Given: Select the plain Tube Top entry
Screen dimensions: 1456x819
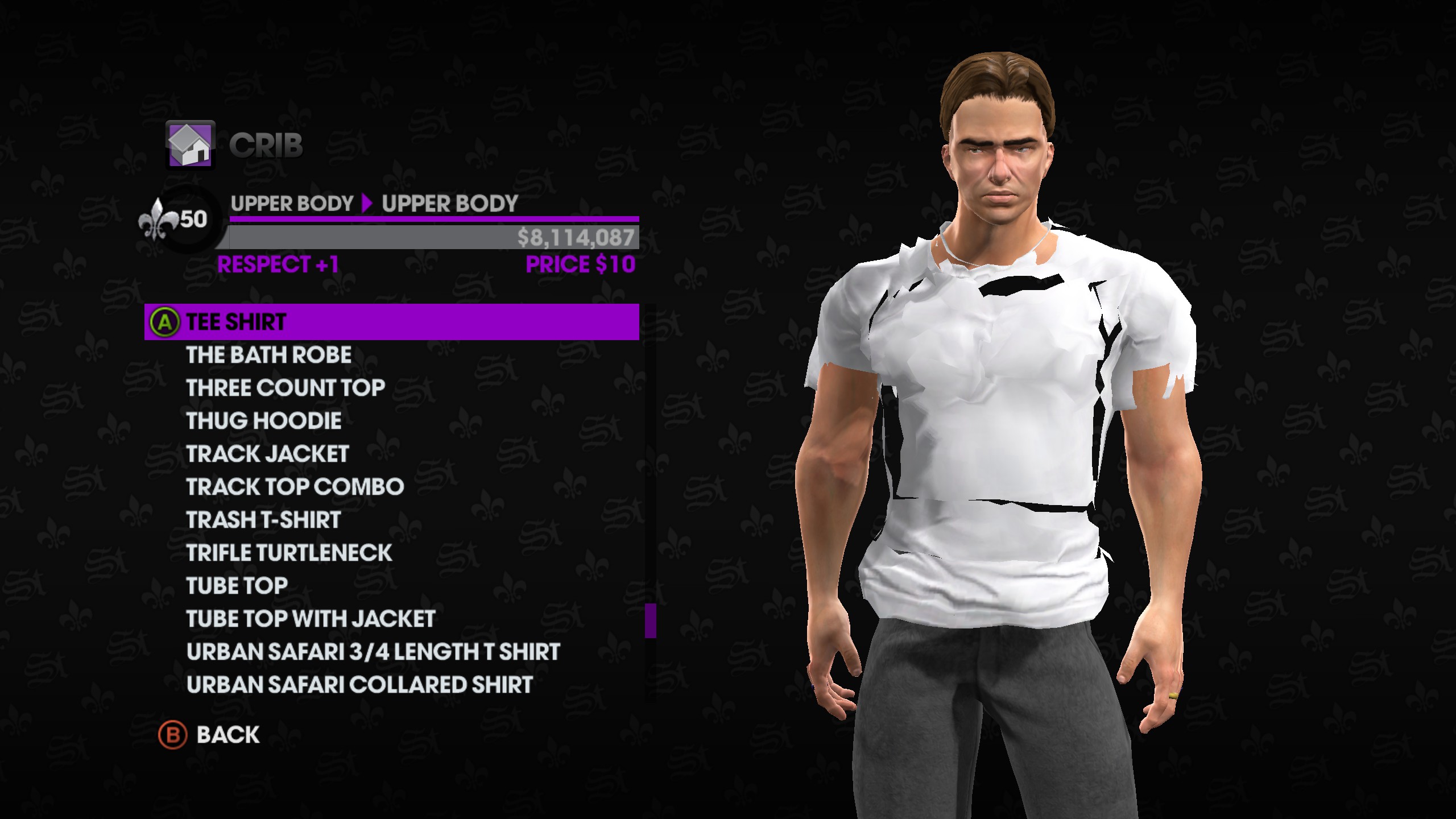Looking at the screenshot, I should (x=237, y=586).
